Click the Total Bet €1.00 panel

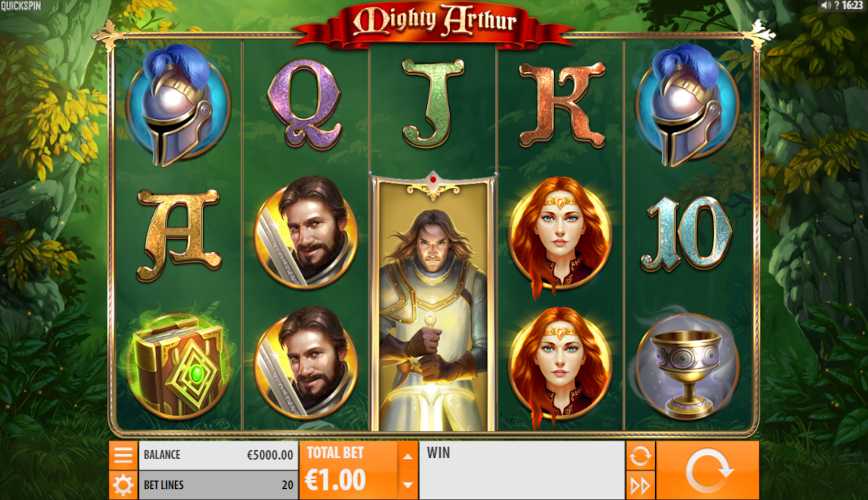[348, 470]
